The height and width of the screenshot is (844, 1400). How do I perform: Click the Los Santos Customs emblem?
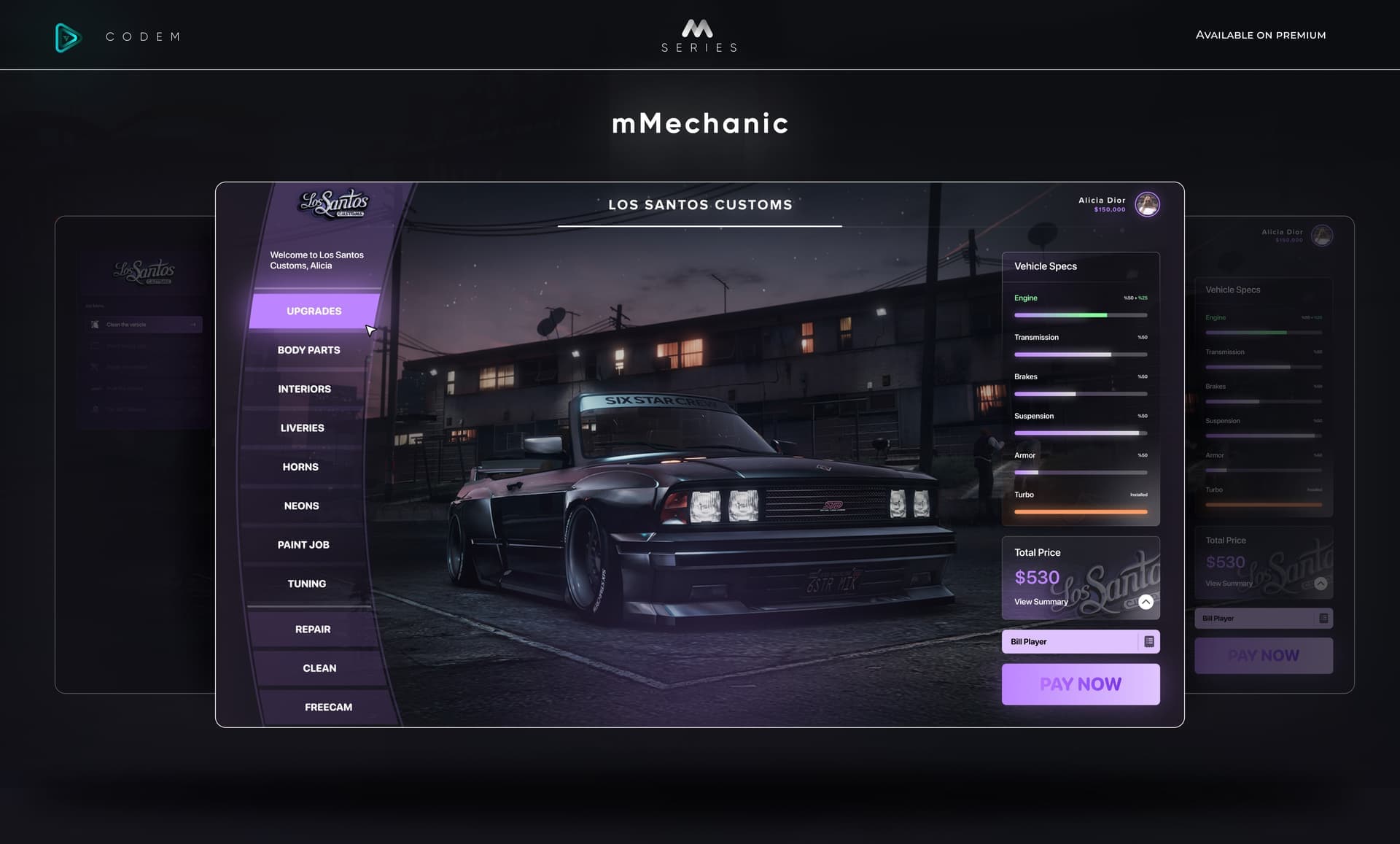[335, 204]
